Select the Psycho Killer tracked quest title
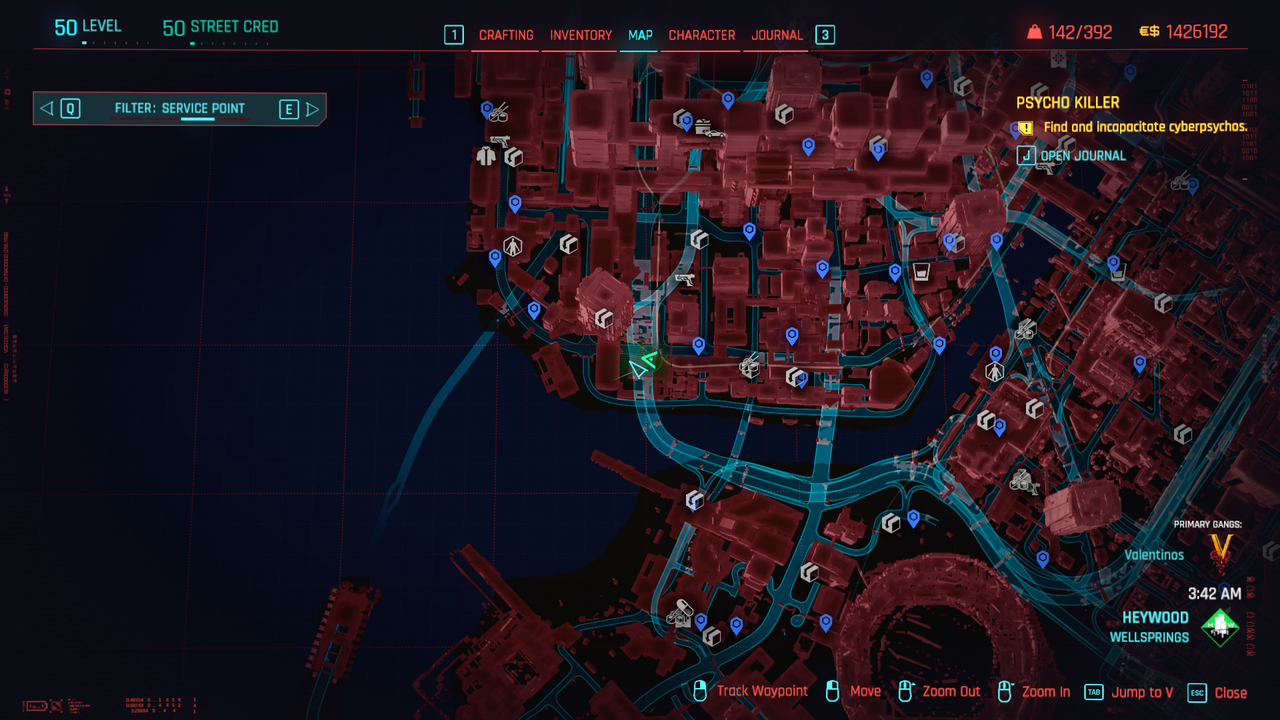This screenshot has height=720, width=1280. [1068, 103]
